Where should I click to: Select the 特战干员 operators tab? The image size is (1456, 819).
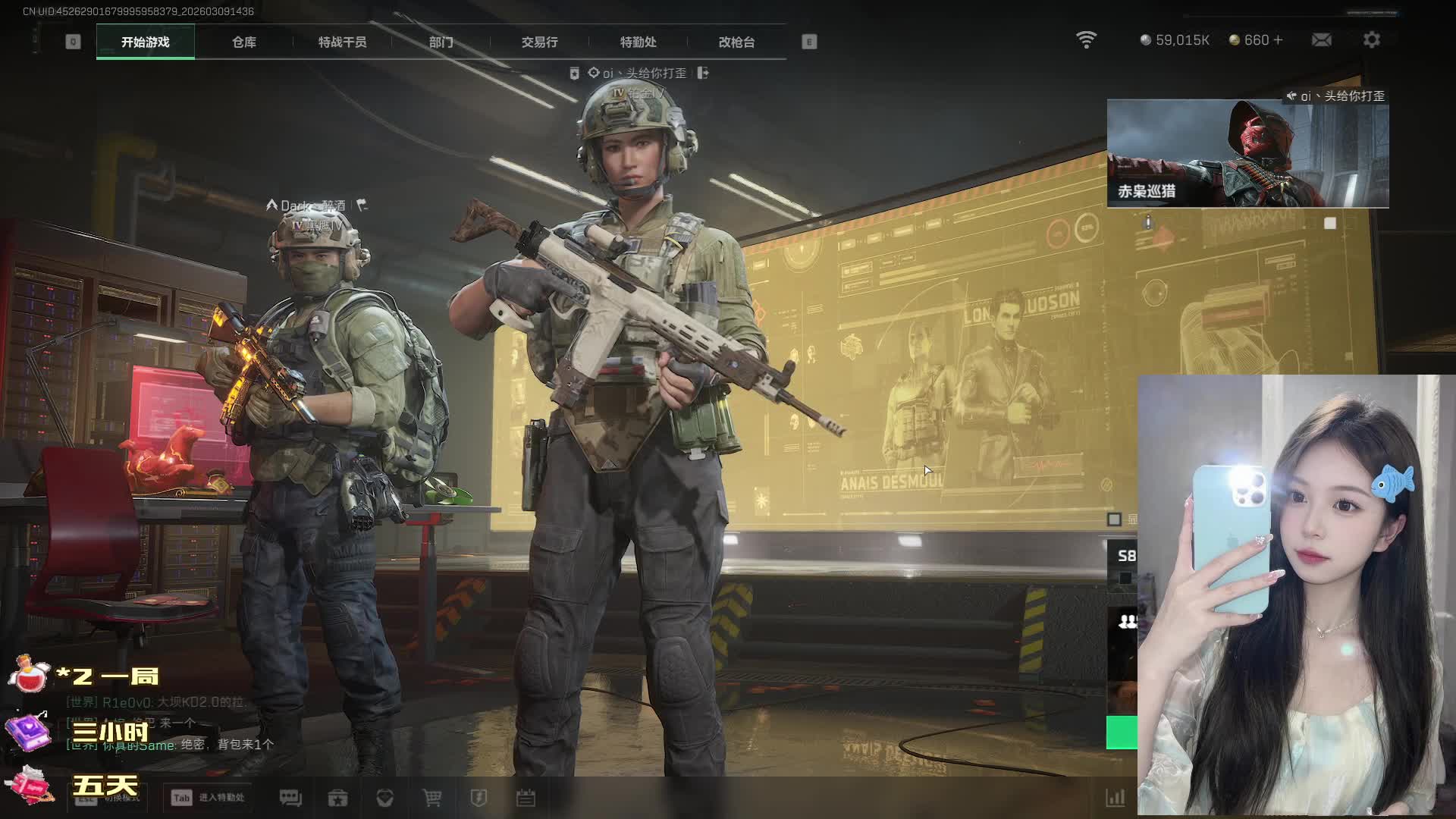342,42
